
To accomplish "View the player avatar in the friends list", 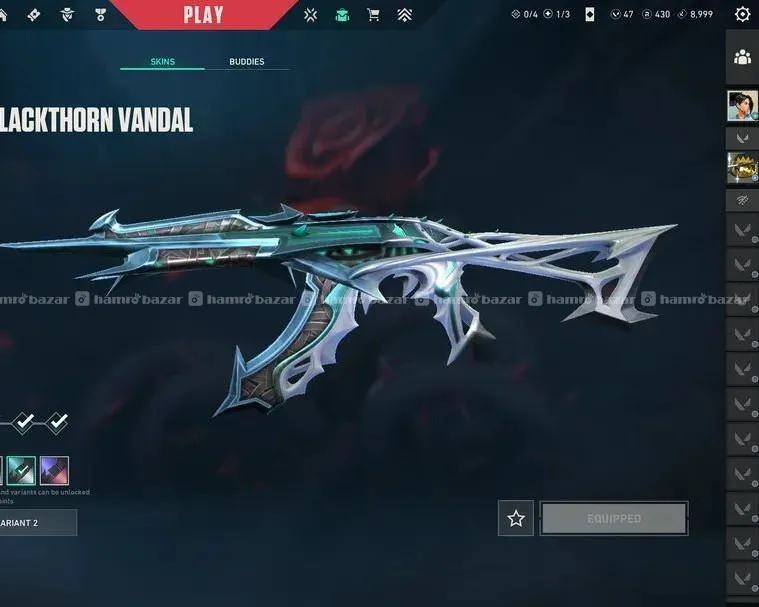I will tap(742, 105).
